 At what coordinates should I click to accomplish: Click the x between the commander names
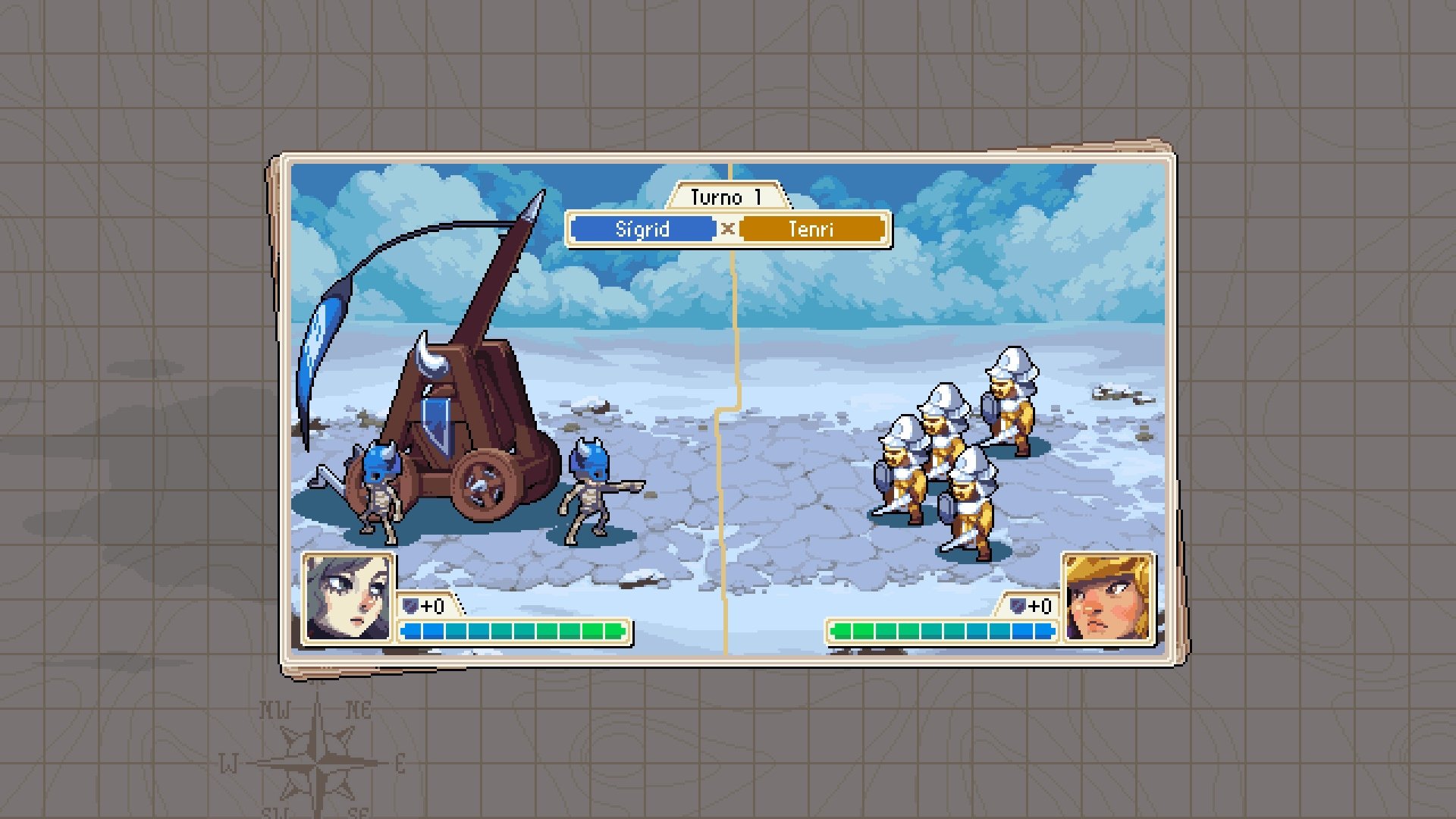(x=727, y=230)
